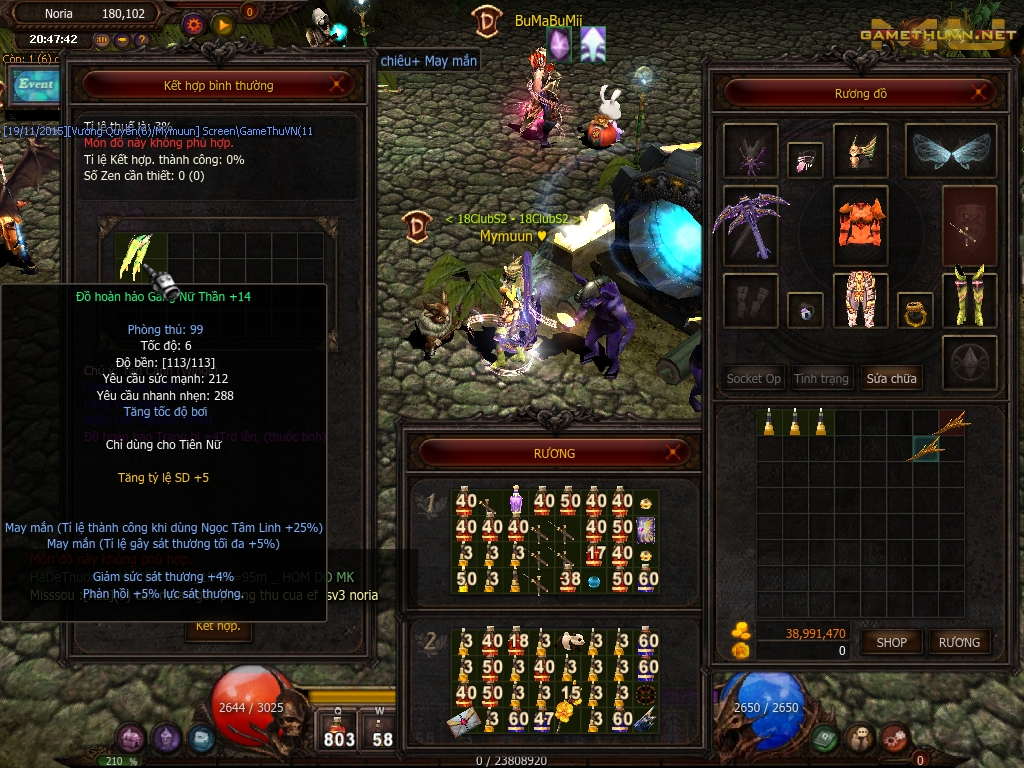Open the gear settings icon
The width and height of the screenshot is (1024, 768).
coord(194,24)
